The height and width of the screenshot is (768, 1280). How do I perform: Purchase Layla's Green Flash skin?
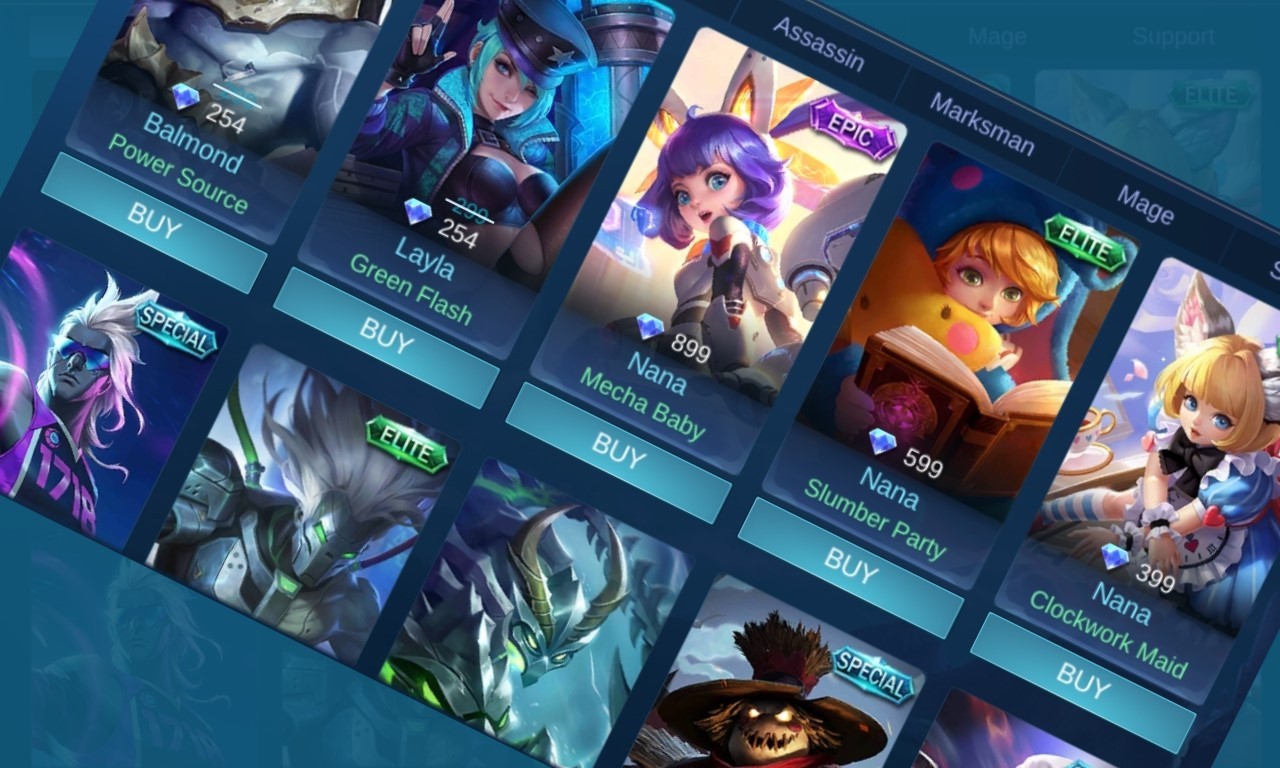point(385,338)
